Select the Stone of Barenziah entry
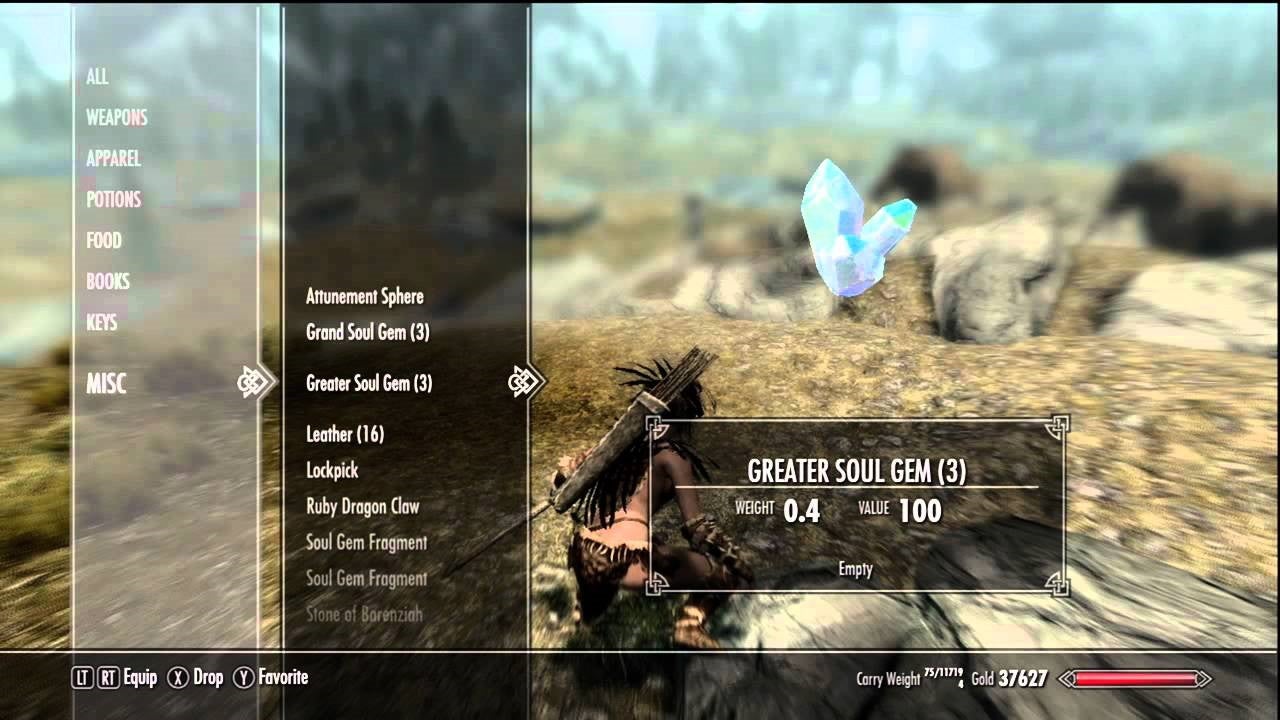Screen dimensions: 1280x720 coord(365,615)
